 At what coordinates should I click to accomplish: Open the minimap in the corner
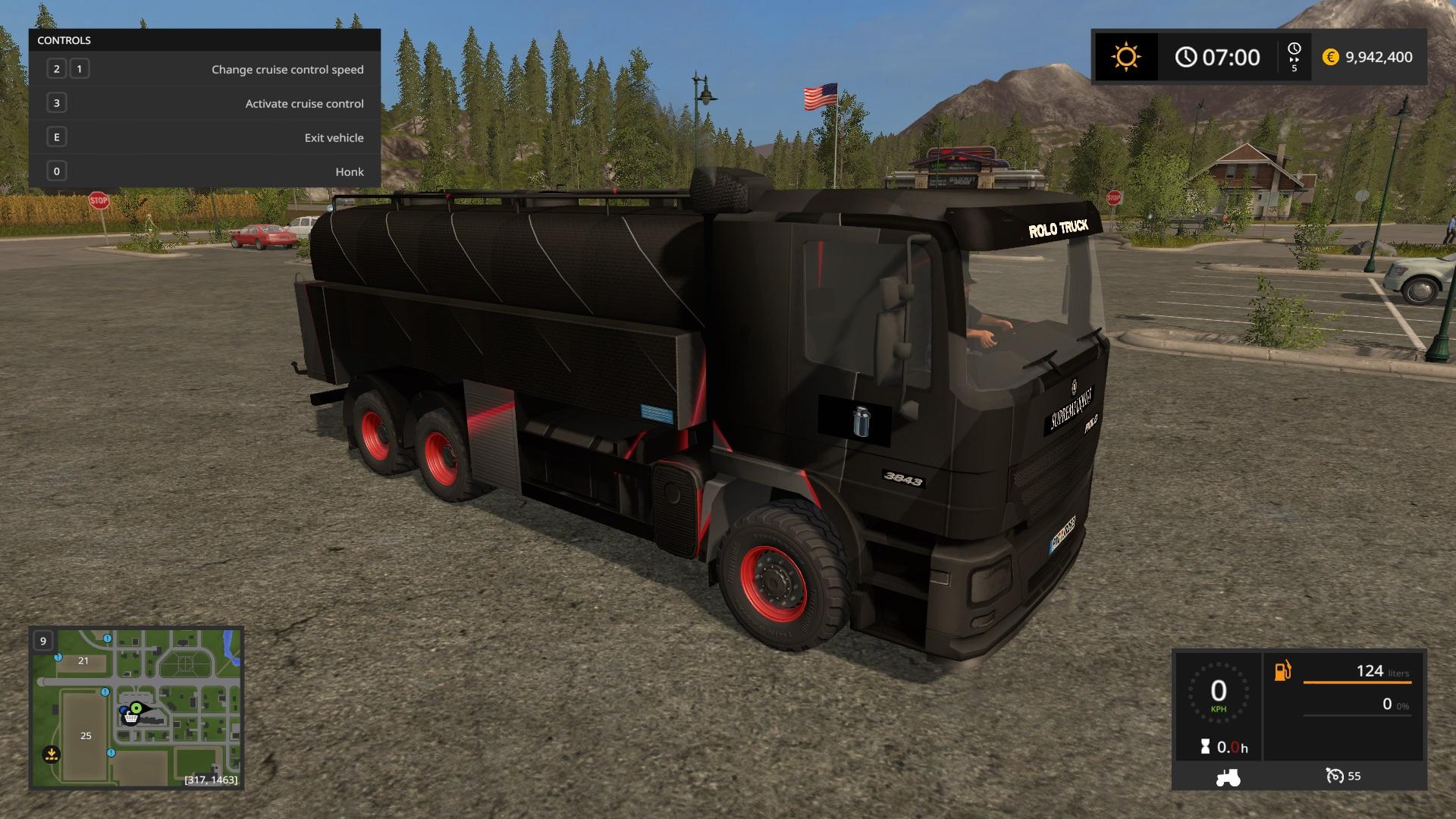(136, 708)
